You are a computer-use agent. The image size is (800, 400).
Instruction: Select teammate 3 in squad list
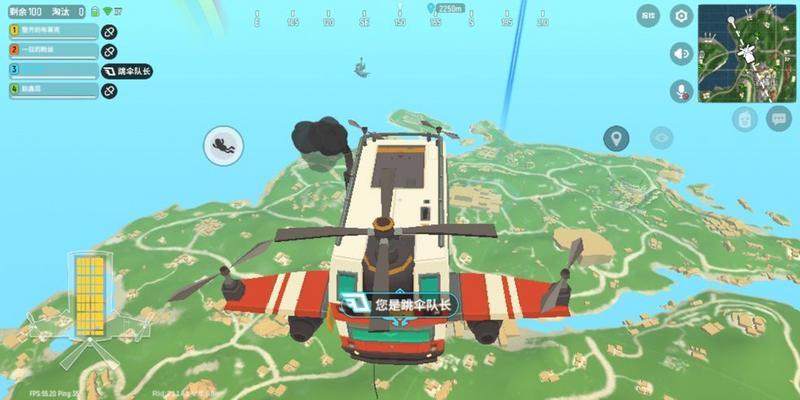pyautogui.click(x=53, y=70)
